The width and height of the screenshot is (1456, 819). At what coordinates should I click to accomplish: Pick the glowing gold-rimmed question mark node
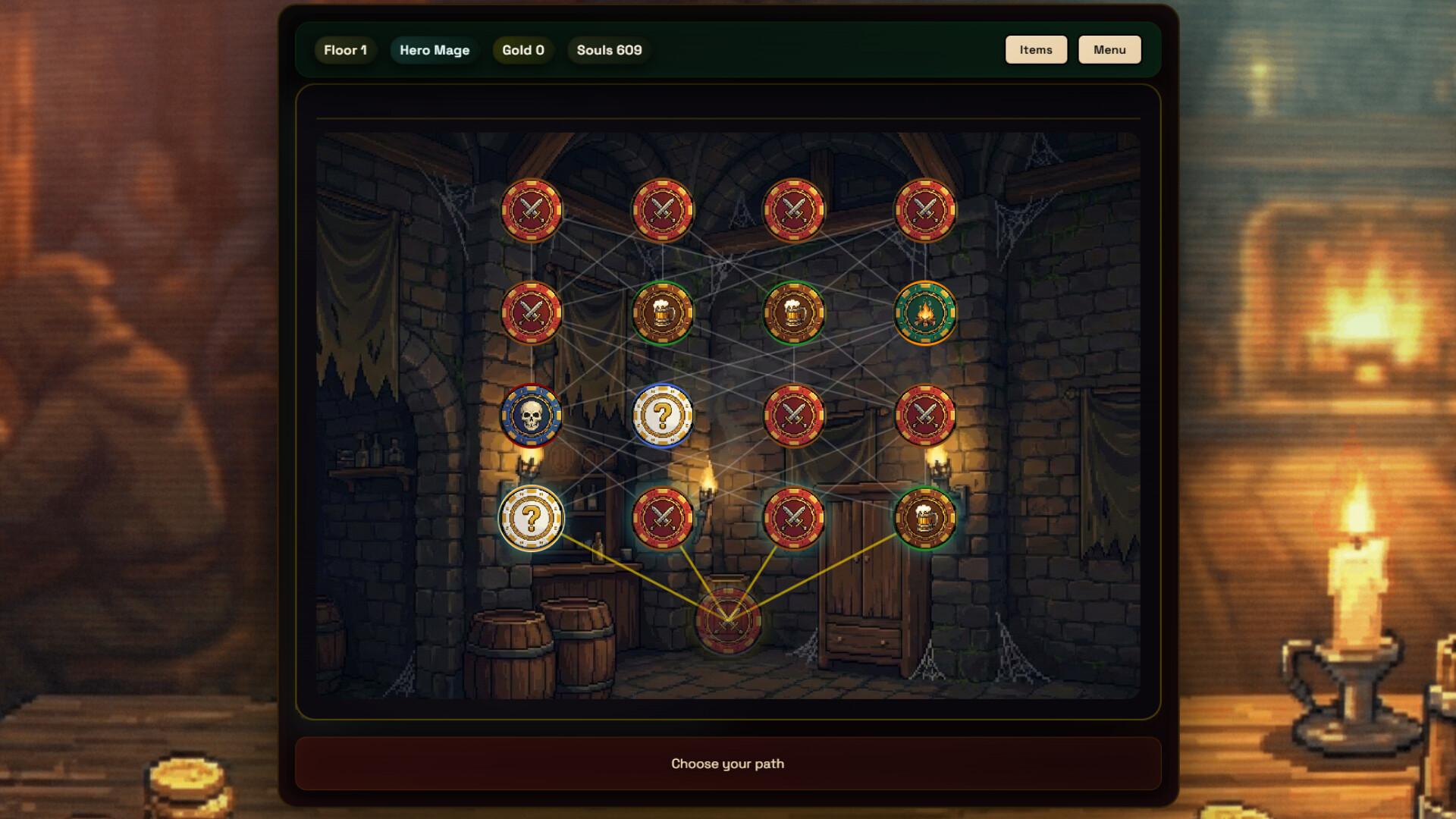531,518
